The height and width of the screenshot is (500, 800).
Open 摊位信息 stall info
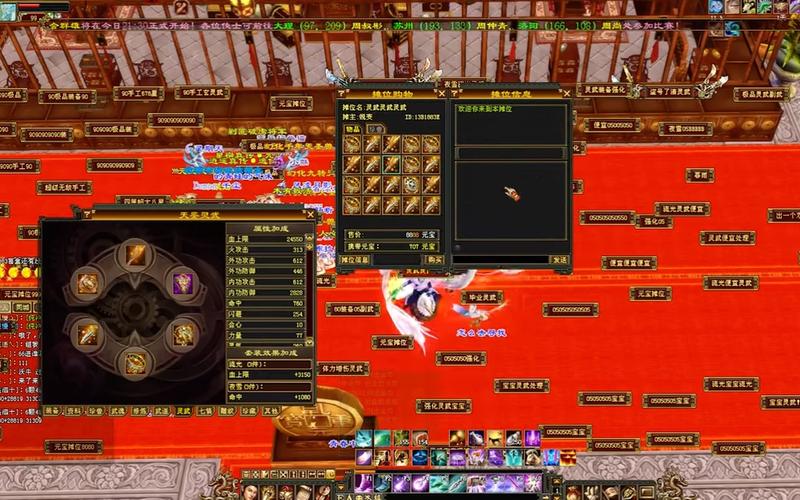pos(356,260)
